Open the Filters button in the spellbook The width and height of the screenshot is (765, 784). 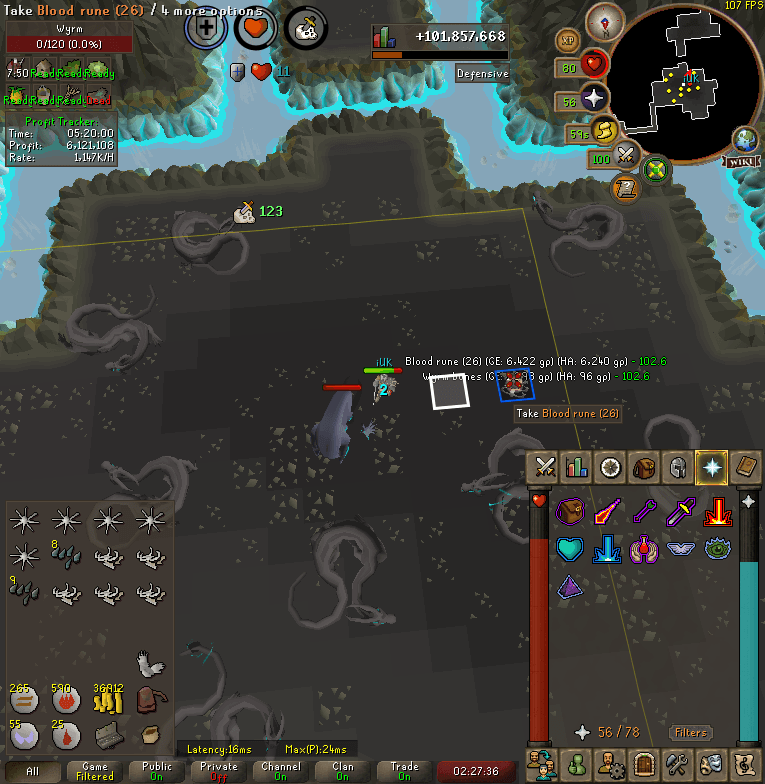(690, 732)
